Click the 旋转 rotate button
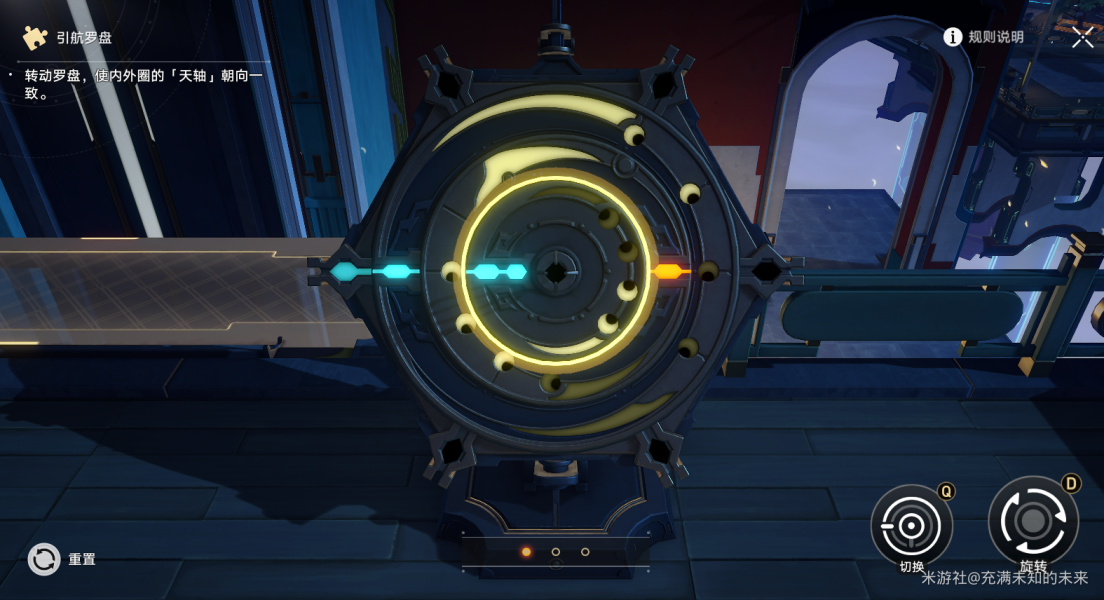The width and height of the screenshot is (1104, 600). coord(1032,521)
